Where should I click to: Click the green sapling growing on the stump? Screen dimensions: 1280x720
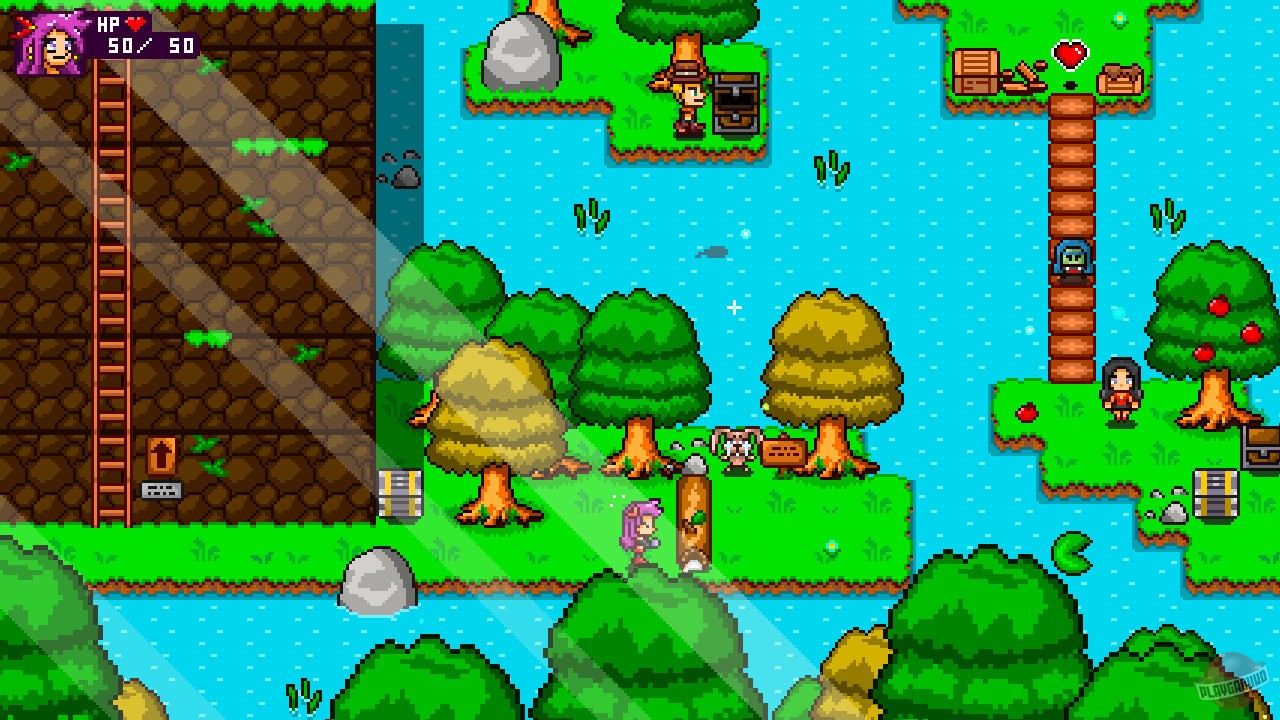pyautogui.click(x=698, y=515)
